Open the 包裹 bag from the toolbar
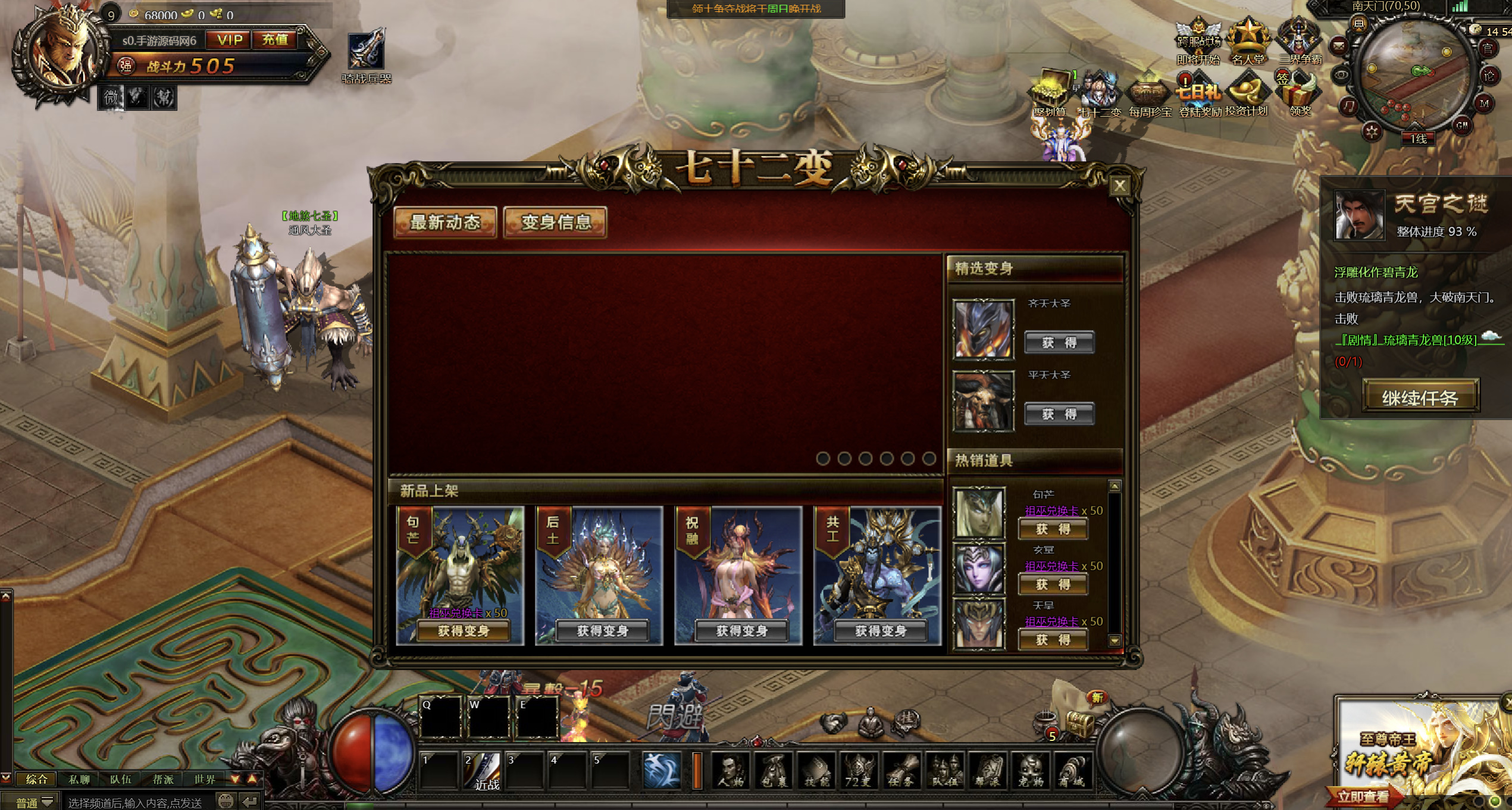Screen dimensions: 1512x810 click(774, 771)
